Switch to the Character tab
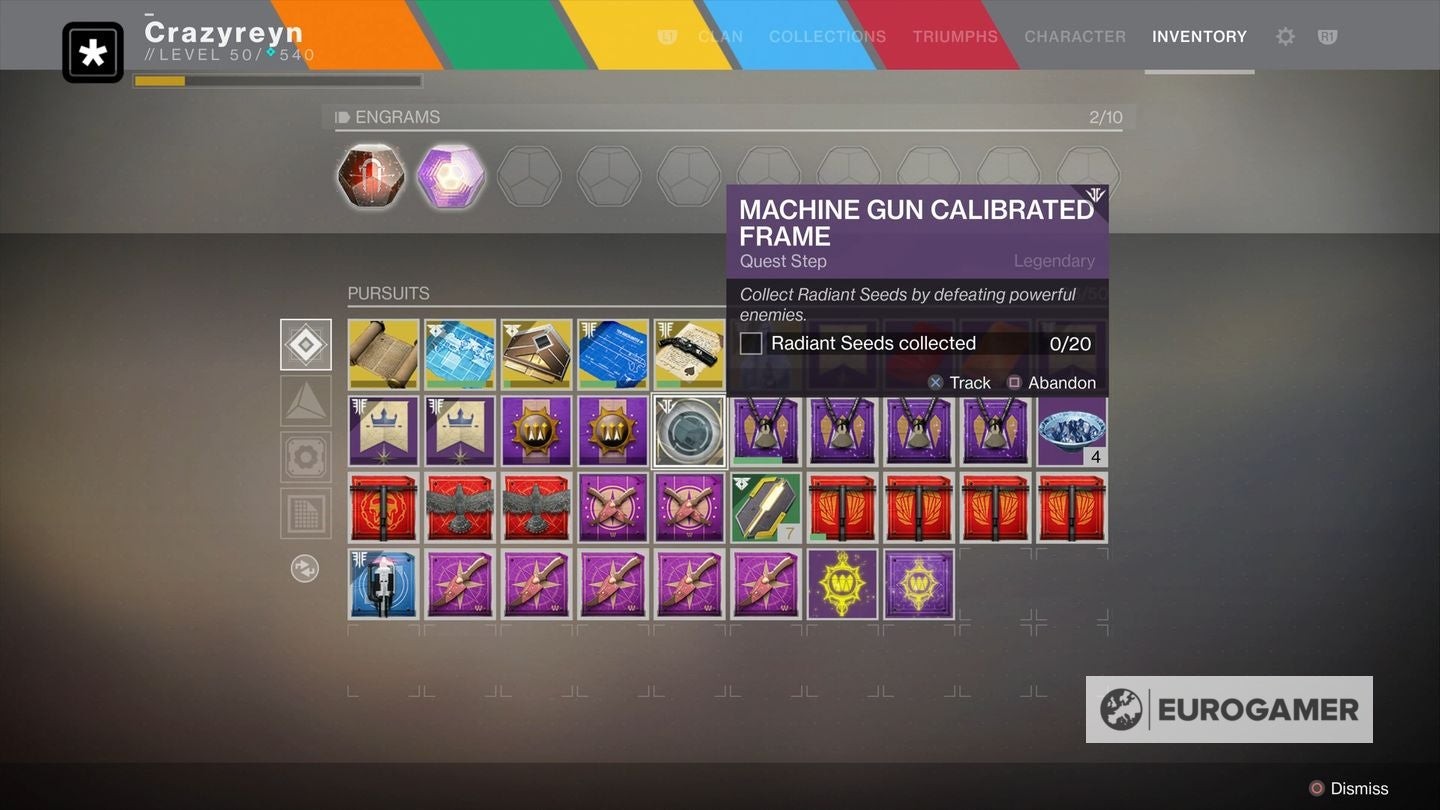This screenshot has width=1440, height=810. (1075, 37)
